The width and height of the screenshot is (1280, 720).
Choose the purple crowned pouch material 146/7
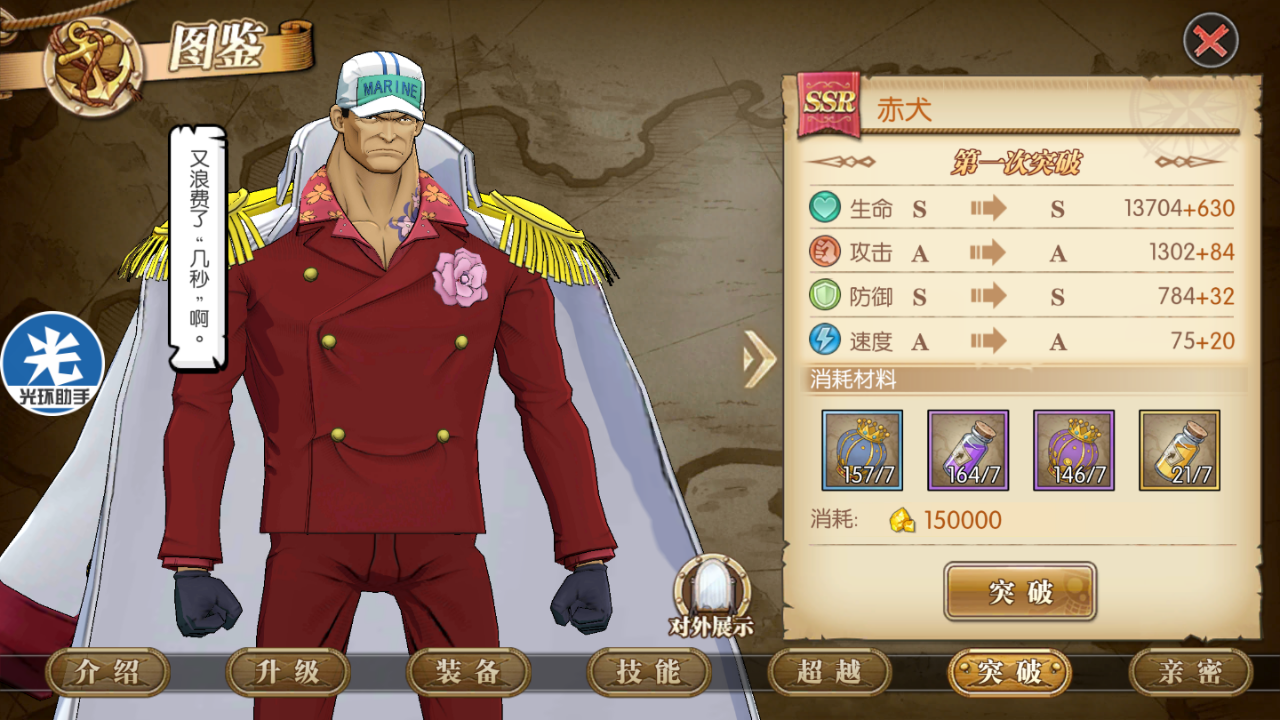pos(1073,450)
